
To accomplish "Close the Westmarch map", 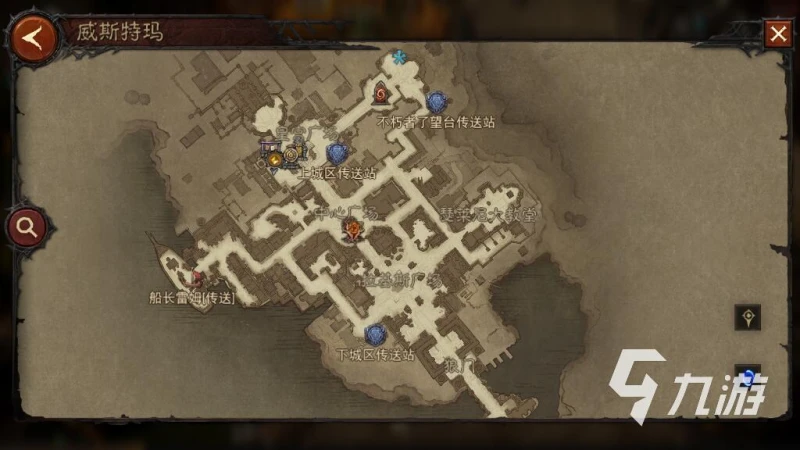I will pyautogui.click(x=777, y=35).
